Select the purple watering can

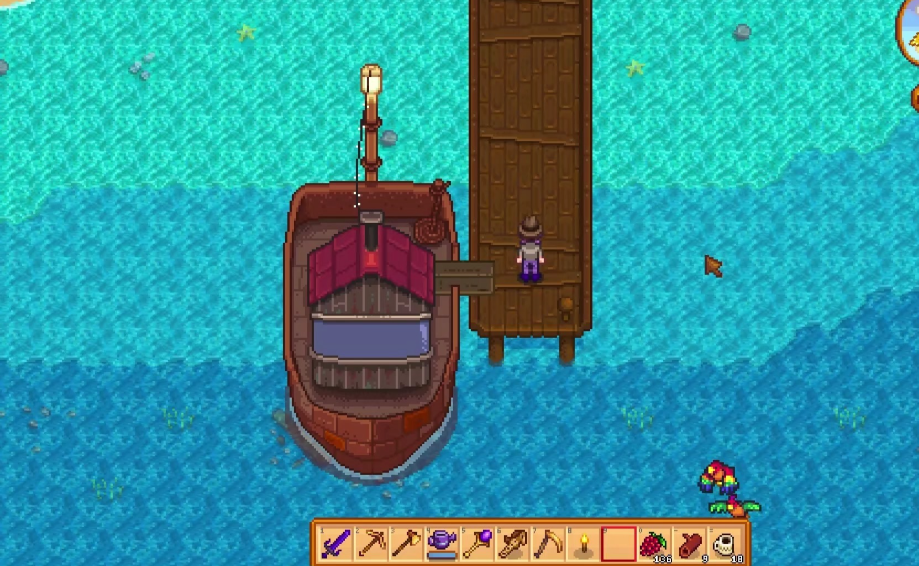pyautogui.click(x=442, y=544)
